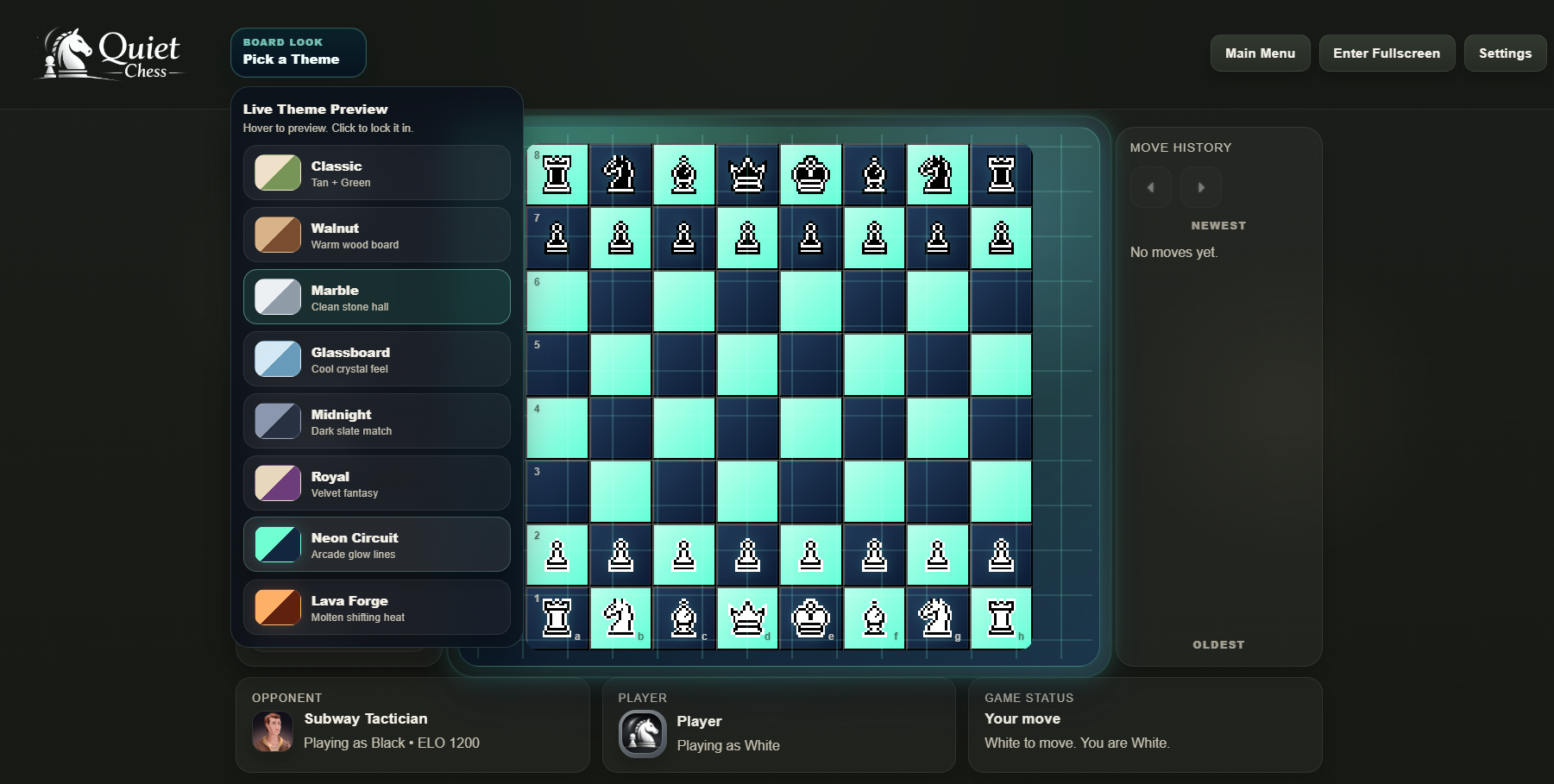The height and width of the screenshot is (784, 1554).
Task: Open the Pick a Theme selector
Action: [x=298, y=53]
